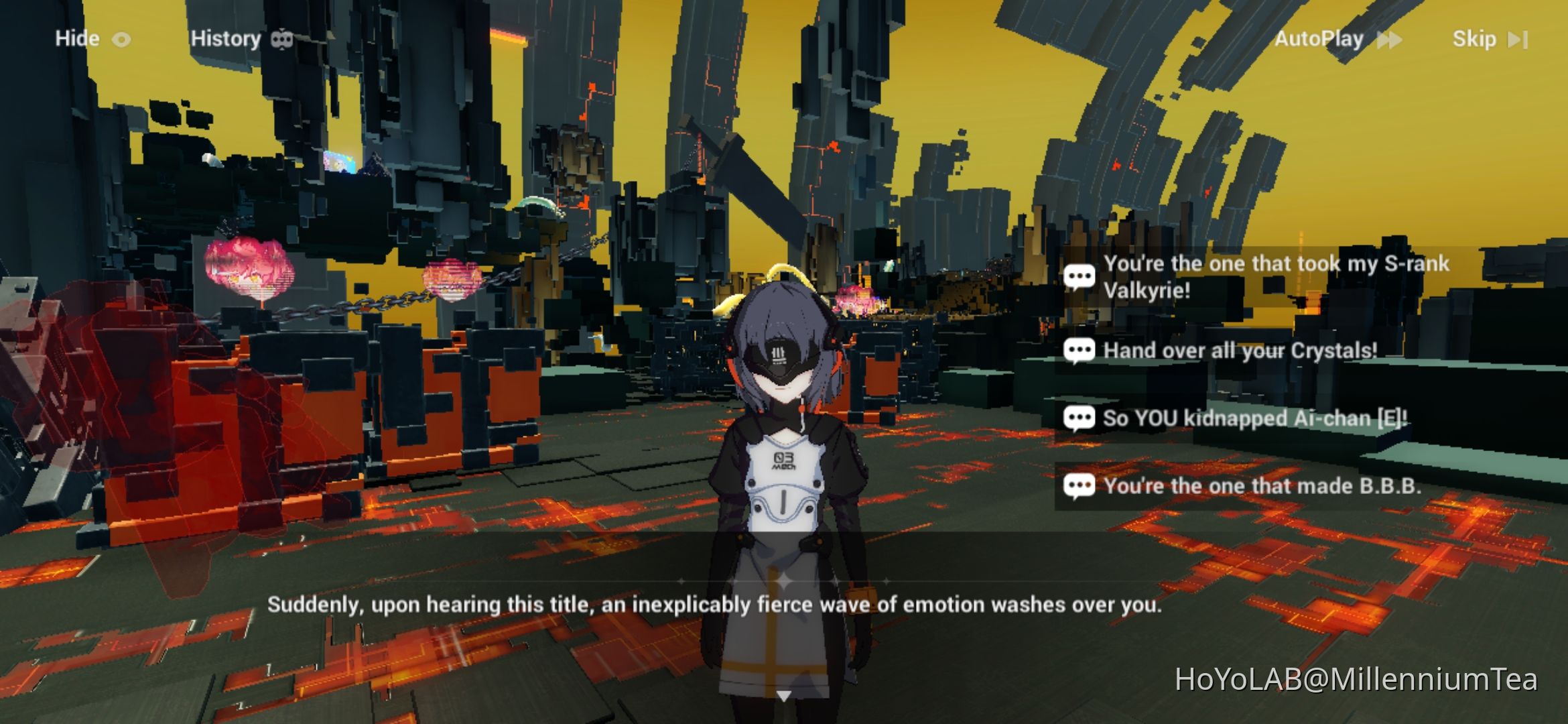Image resolution: width=1568 pixels, height=724 pixels.
Task: Enable AutoPlay for the dialogue
Action: (1320, 39)
